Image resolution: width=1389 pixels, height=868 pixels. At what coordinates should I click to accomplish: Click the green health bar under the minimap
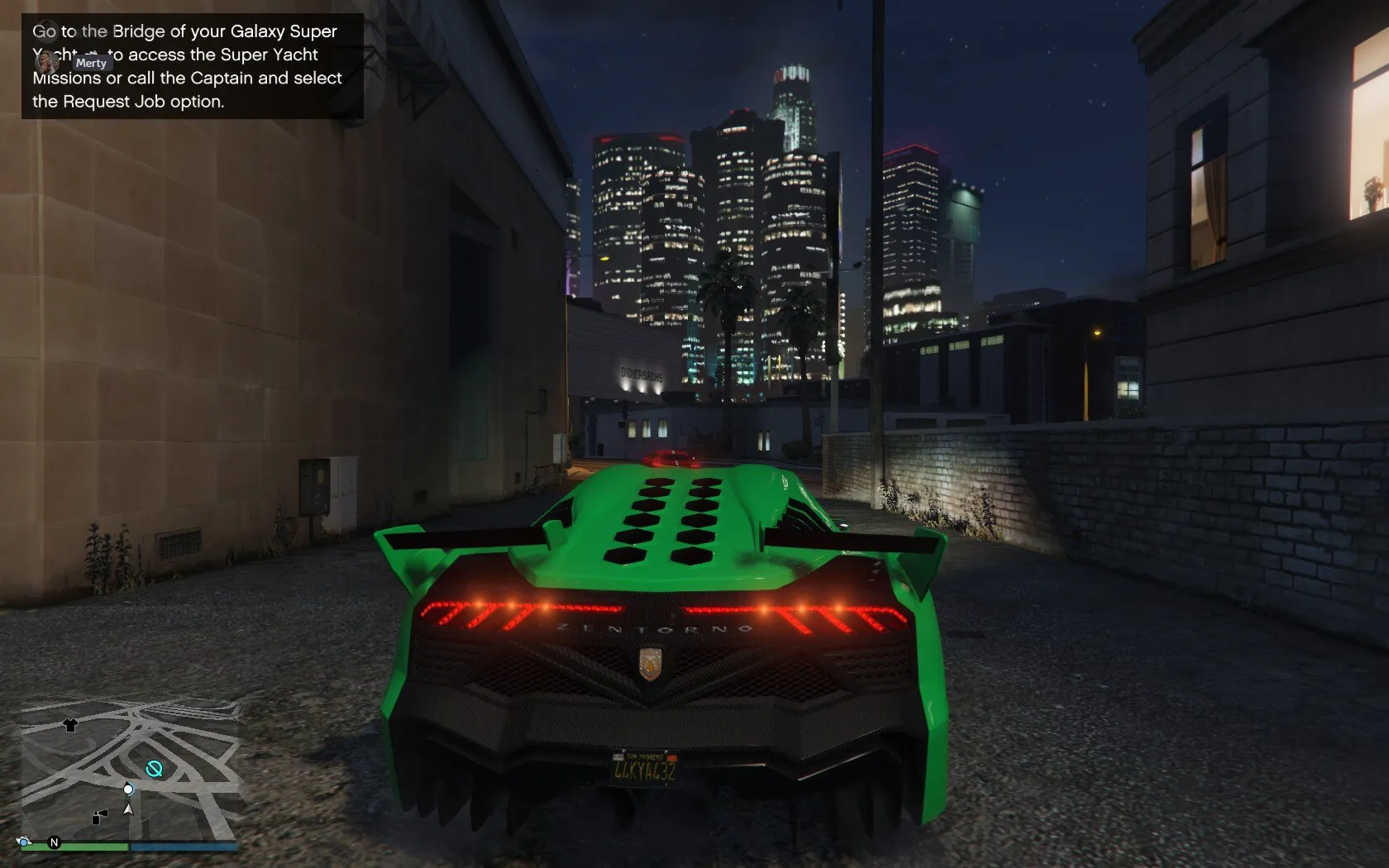pyautogui.click(x=78, y=845)
